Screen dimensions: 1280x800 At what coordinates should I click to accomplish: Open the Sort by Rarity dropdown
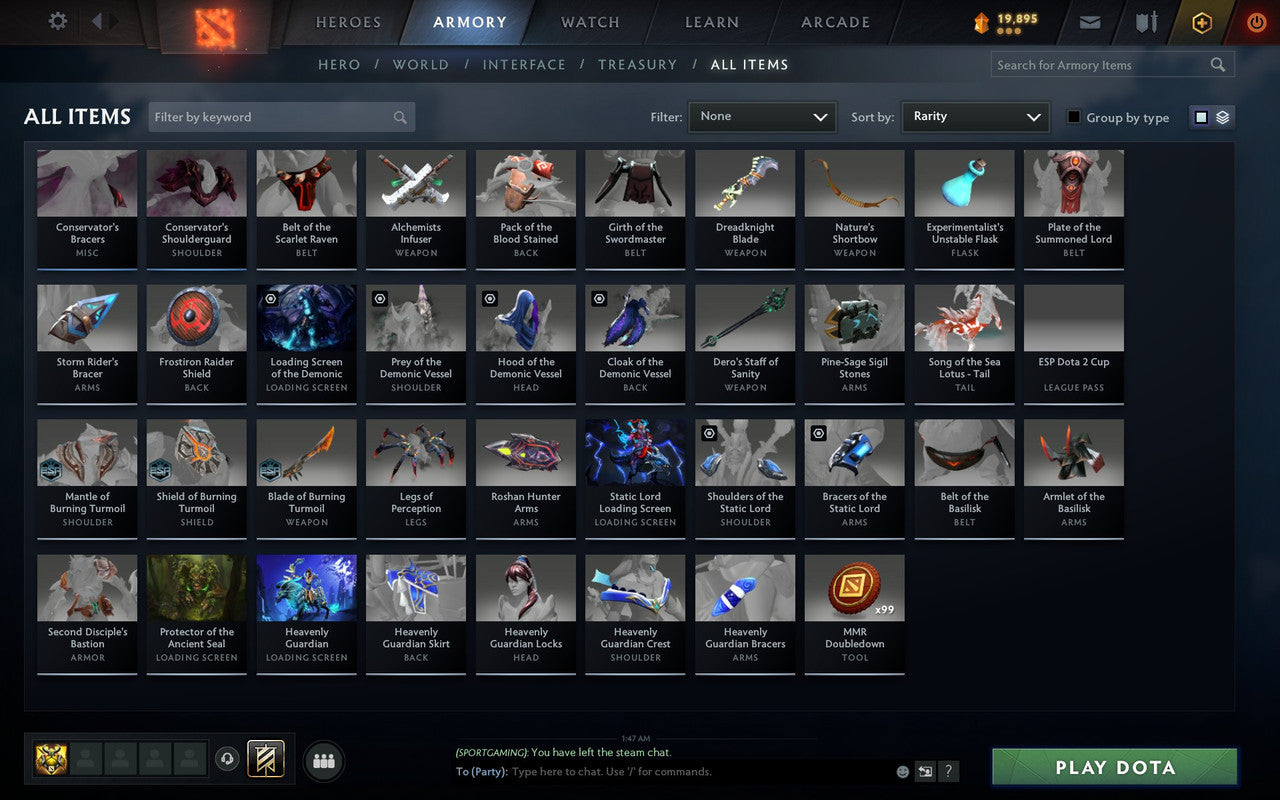pyautogui.click(x=975, y=117)
